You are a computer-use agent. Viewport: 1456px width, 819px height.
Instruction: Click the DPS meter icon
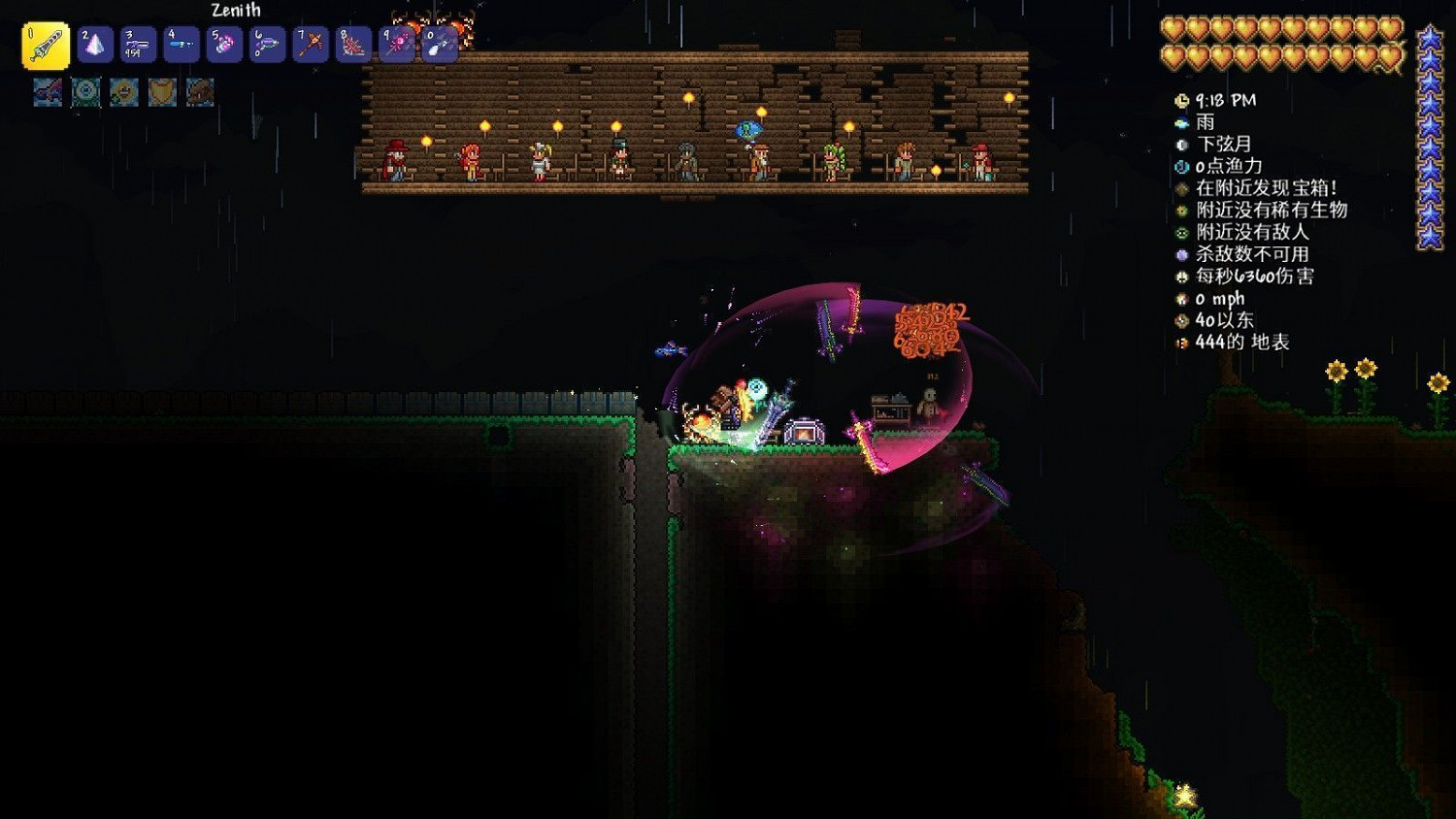pos(1180,278)
